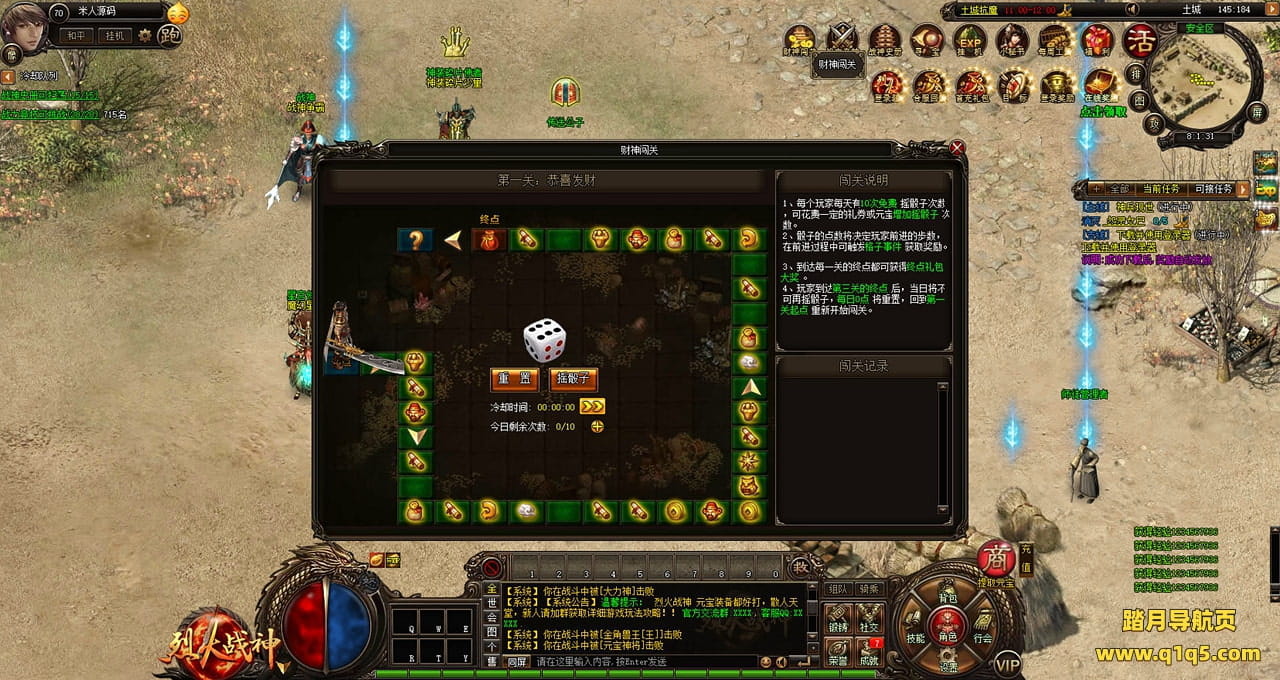The width and height of the screenshot is (1280, 680).
Task: Add more daily dice rolls with plus
Action: pos(597,426)
